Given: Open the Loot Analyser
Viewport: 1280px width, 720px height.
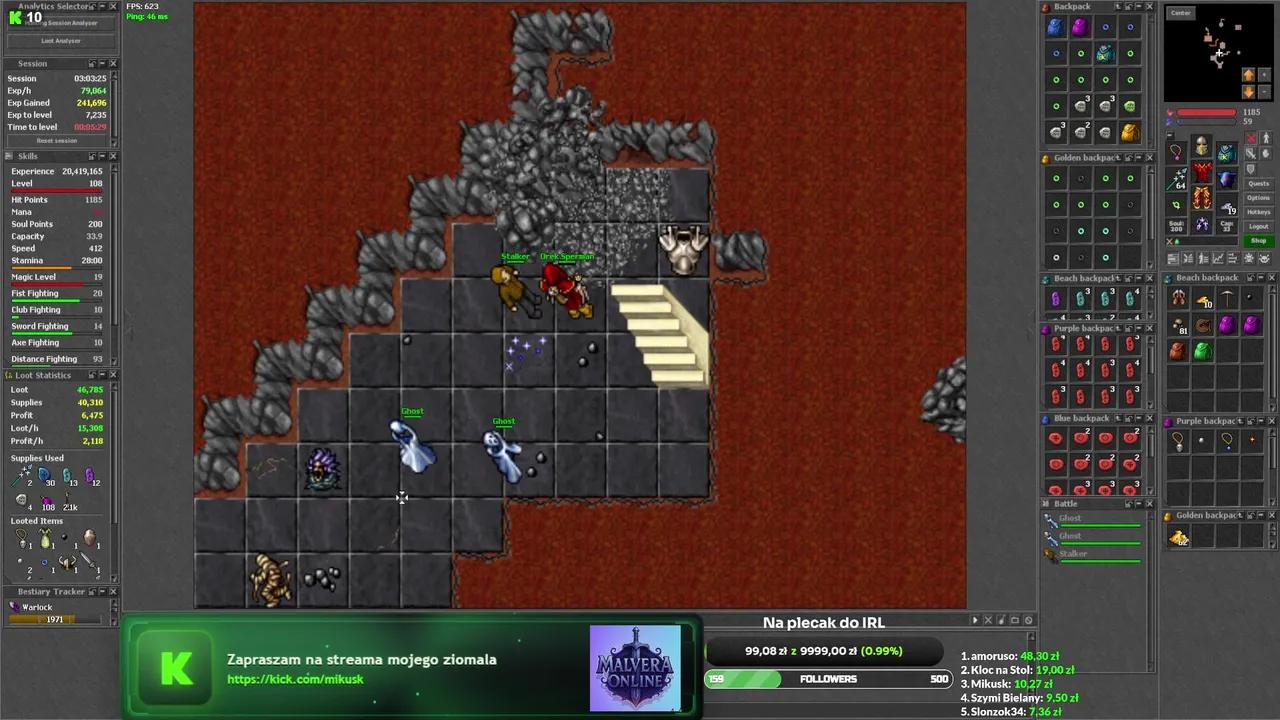Looking at the screenshot, I should tap(60, 41).
